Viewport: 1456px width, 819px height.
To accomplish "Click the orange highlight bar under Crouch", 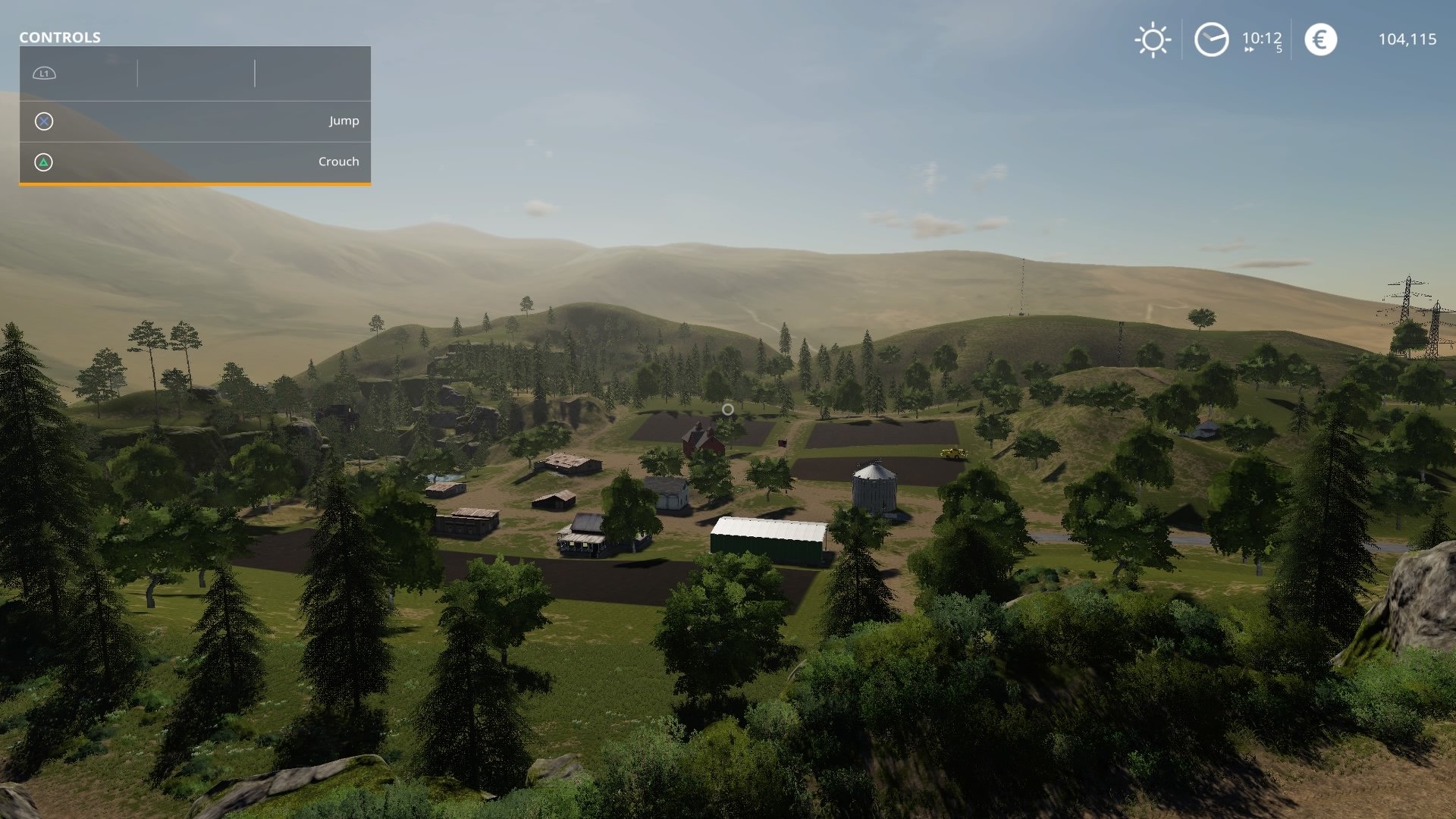I will pos(195,183).
